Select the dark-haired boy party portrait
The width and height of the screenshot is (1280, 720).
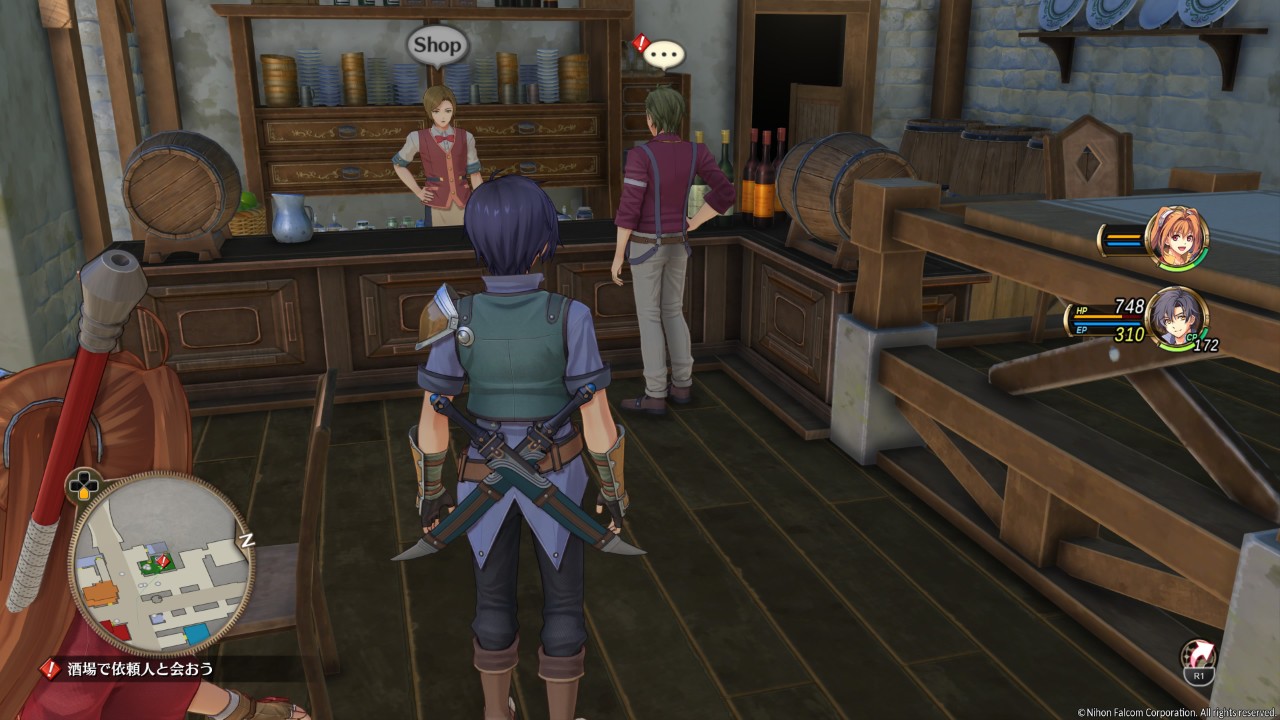click(x=1176, y=317)
